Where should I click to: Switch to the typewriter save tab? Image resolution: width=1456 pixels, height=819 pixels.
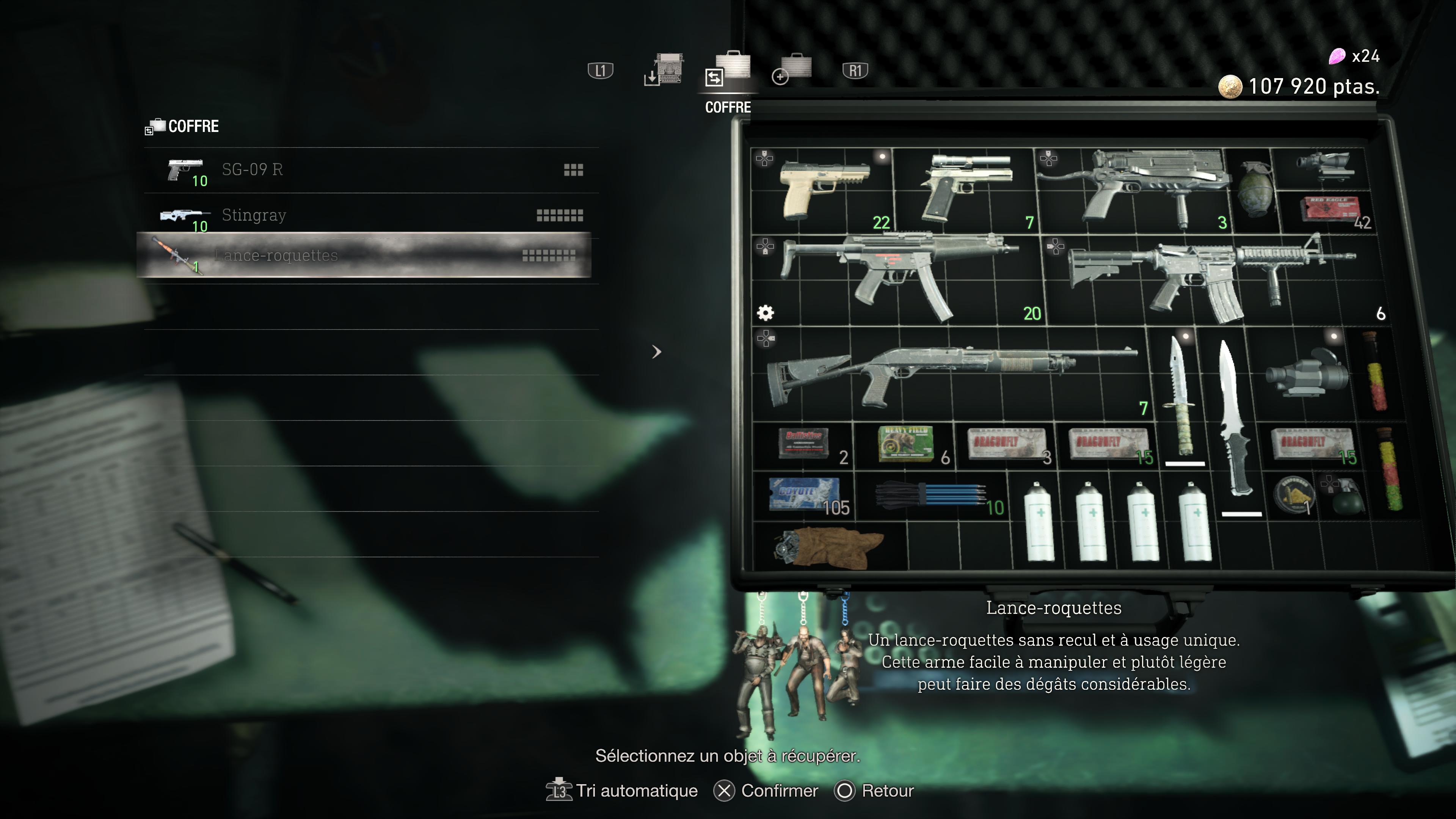tap(665, 71)
